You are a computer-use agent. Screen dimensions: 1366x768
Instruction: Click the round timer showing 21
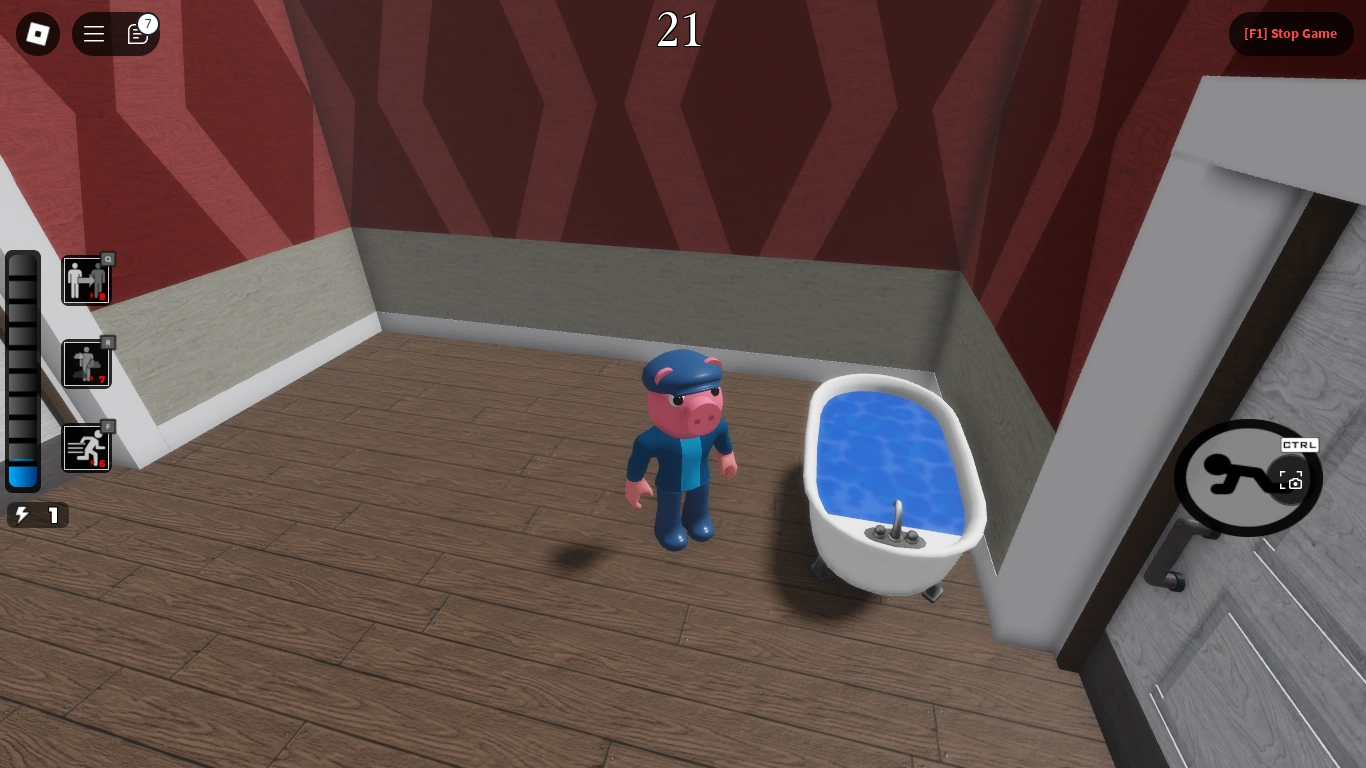(679, 30)
